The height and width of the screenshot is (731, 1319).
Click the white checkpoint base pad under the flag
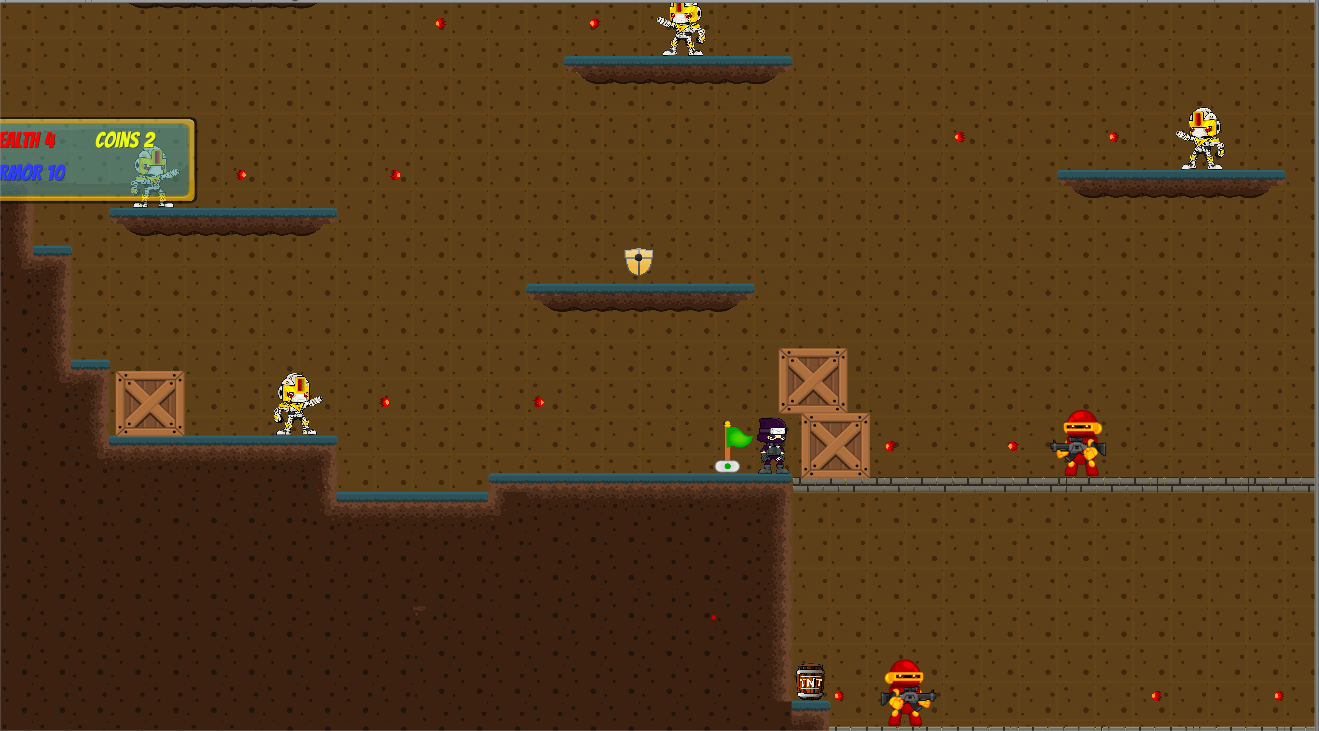(x=727, y=466)
